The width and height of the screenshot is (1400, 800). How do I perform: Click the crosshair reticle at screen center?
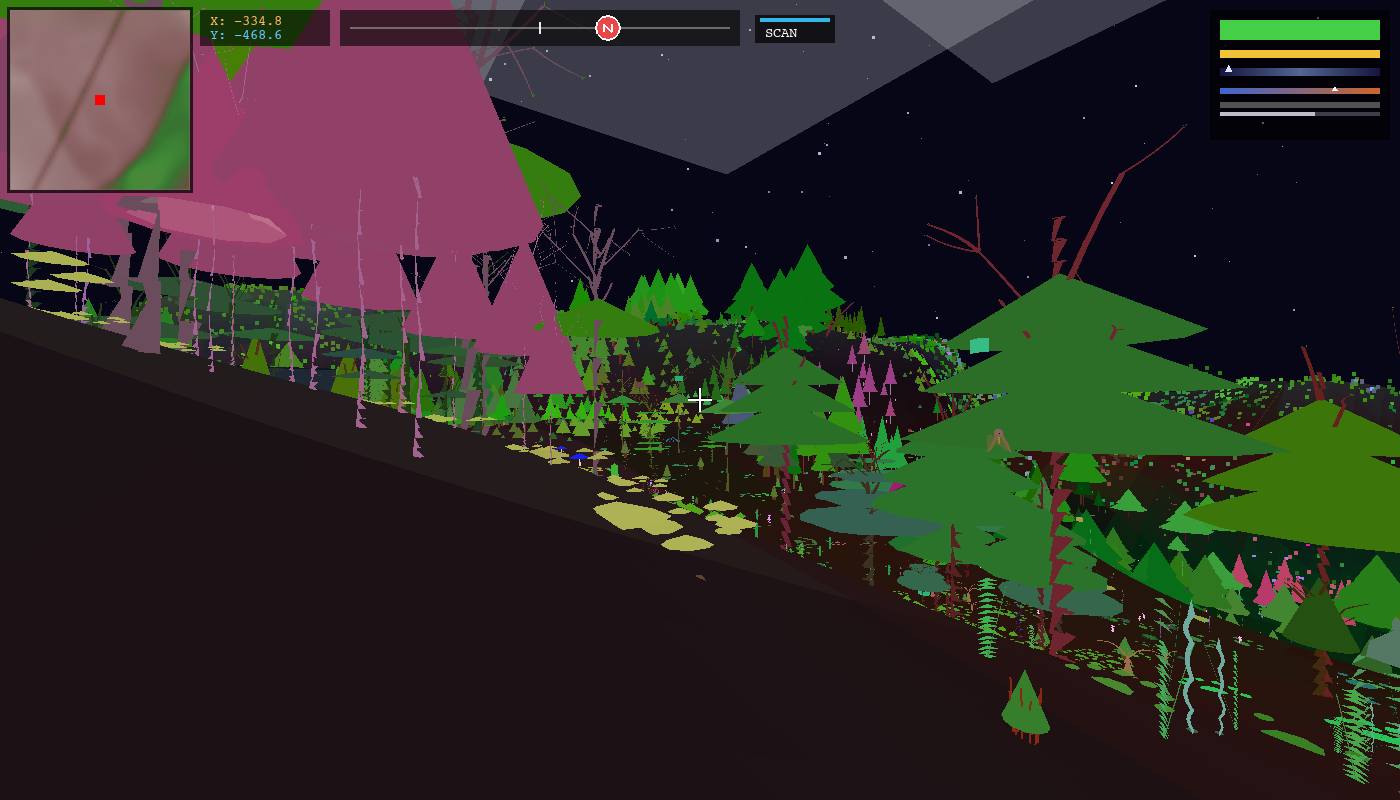click(x=700, y=400)
